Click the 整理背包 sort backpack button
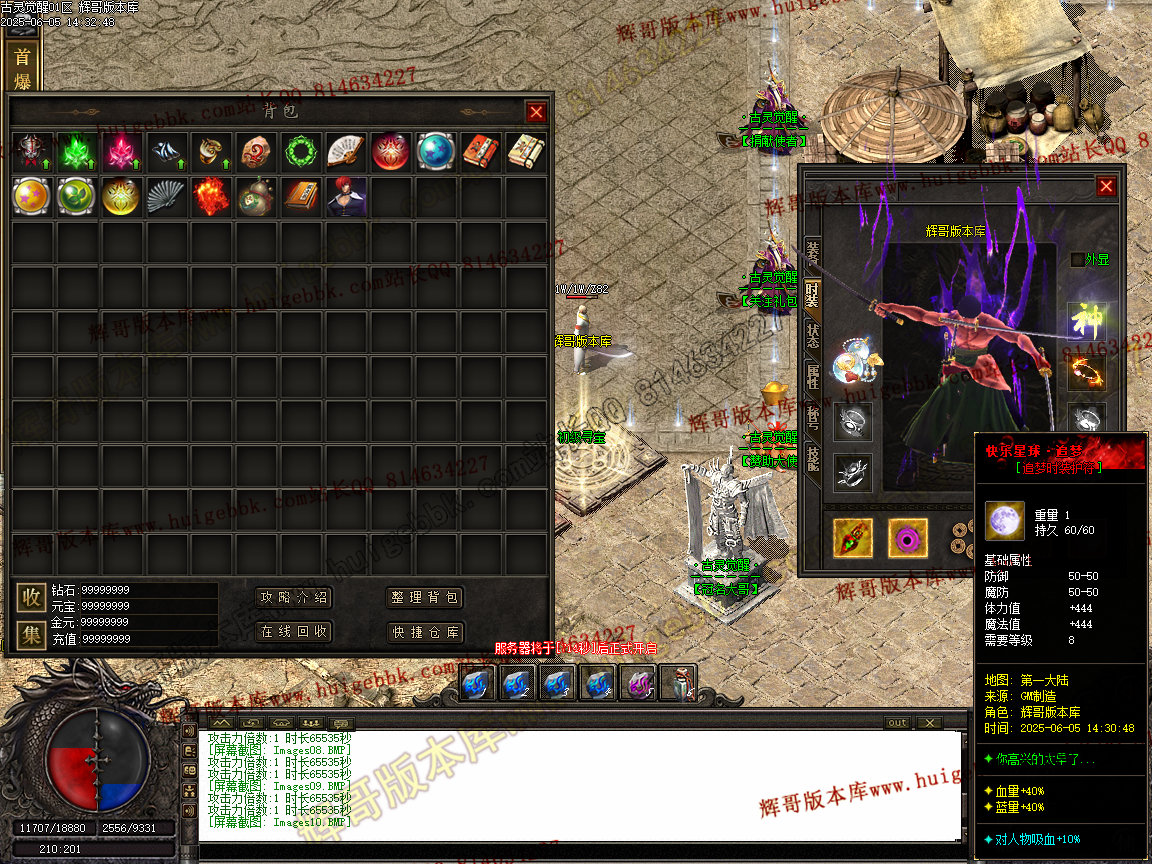 click(x=425, y=598)
